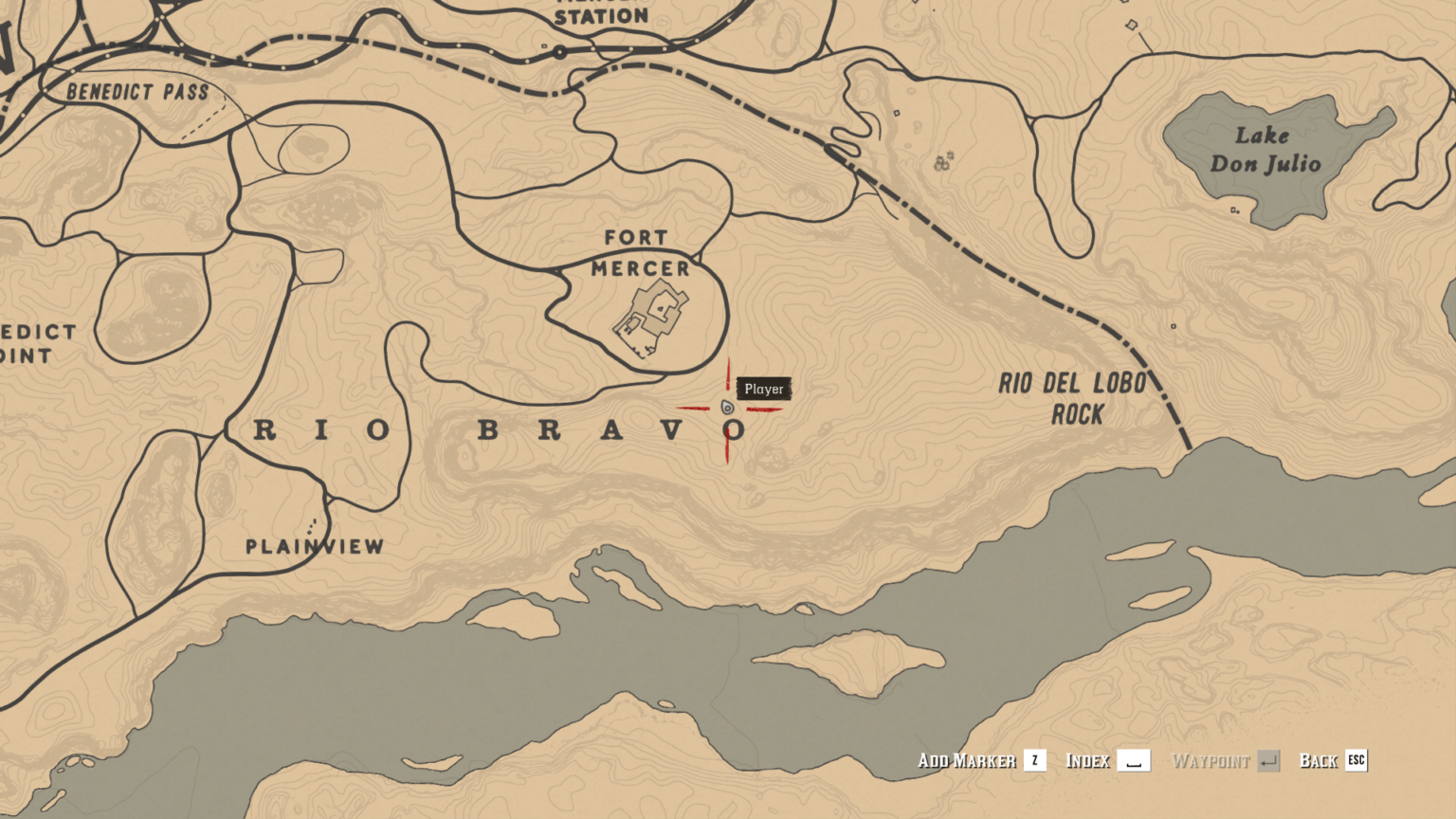Set a Waypoint from the legend bar

[x=1212, y=760]
